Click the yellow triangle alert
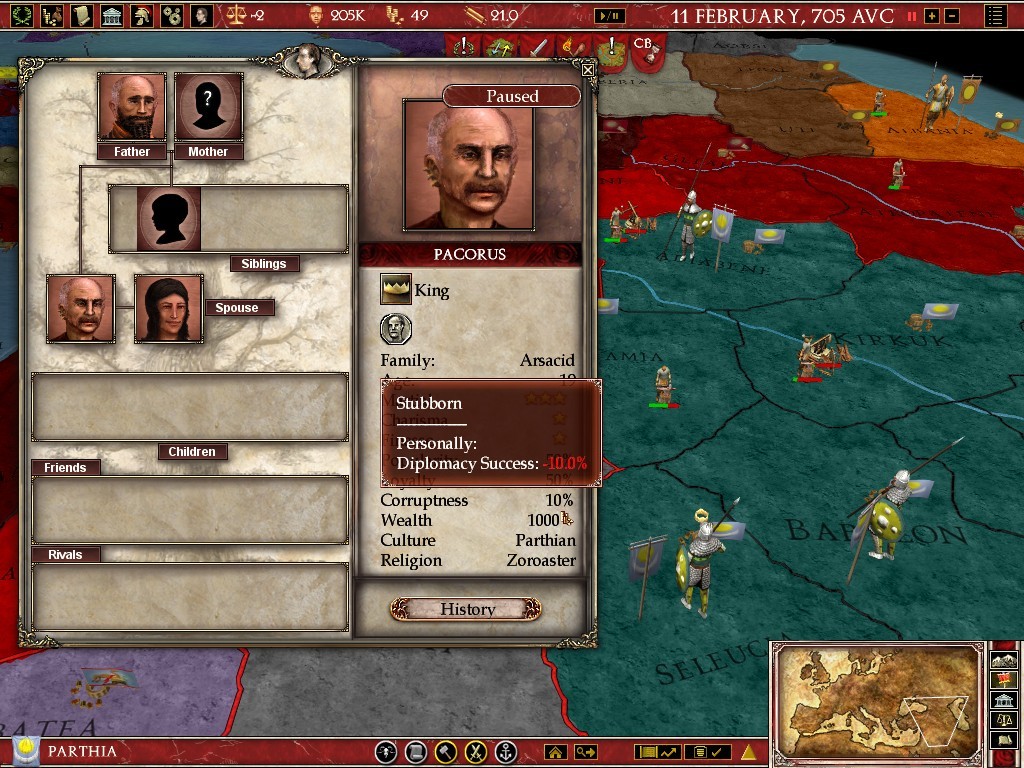The width and height of the screenshot is (1024, 768). (x=747, y=752)
